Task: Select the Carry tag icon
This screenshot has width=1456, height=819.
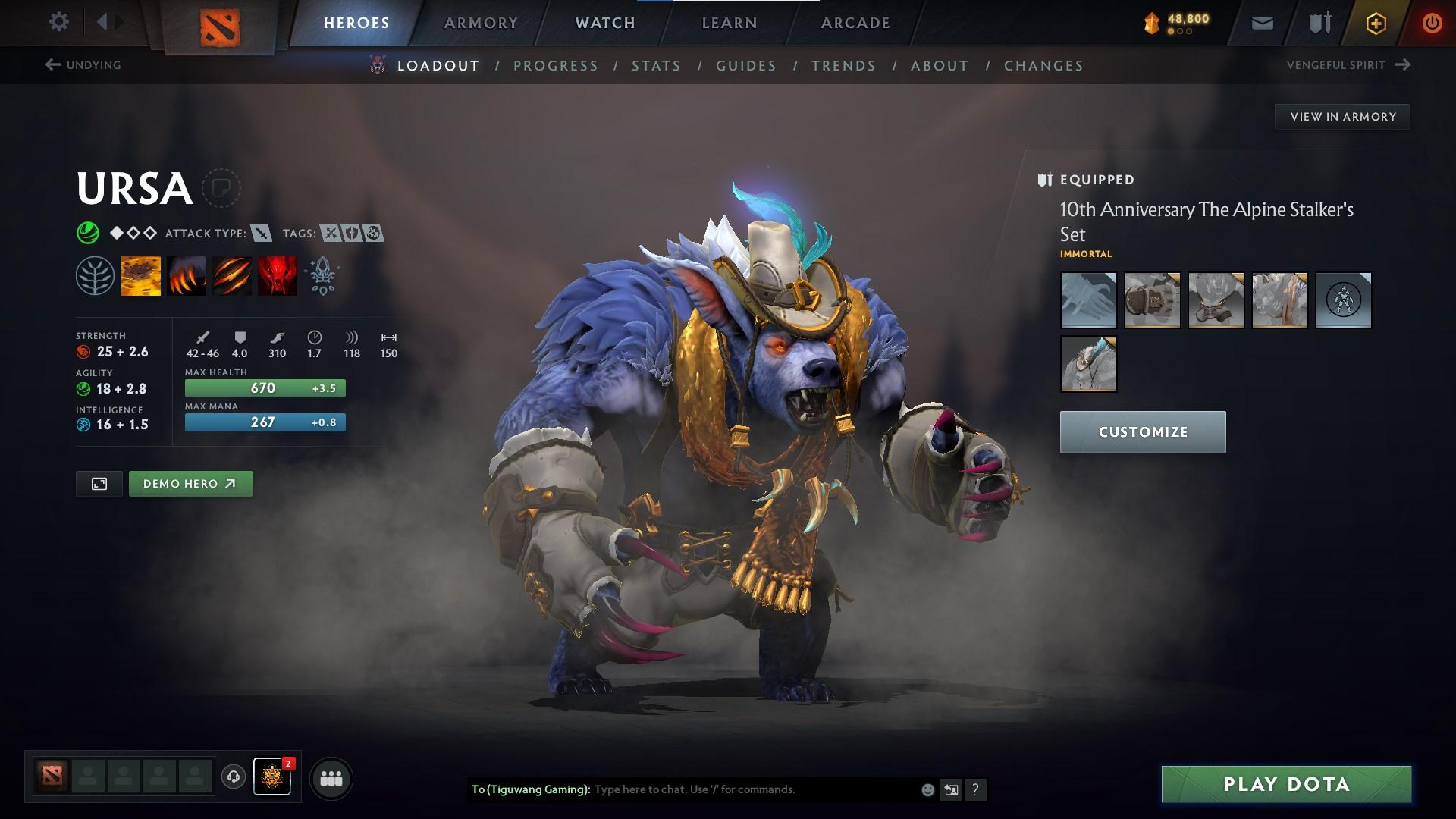Action: [x=330, y=234]
